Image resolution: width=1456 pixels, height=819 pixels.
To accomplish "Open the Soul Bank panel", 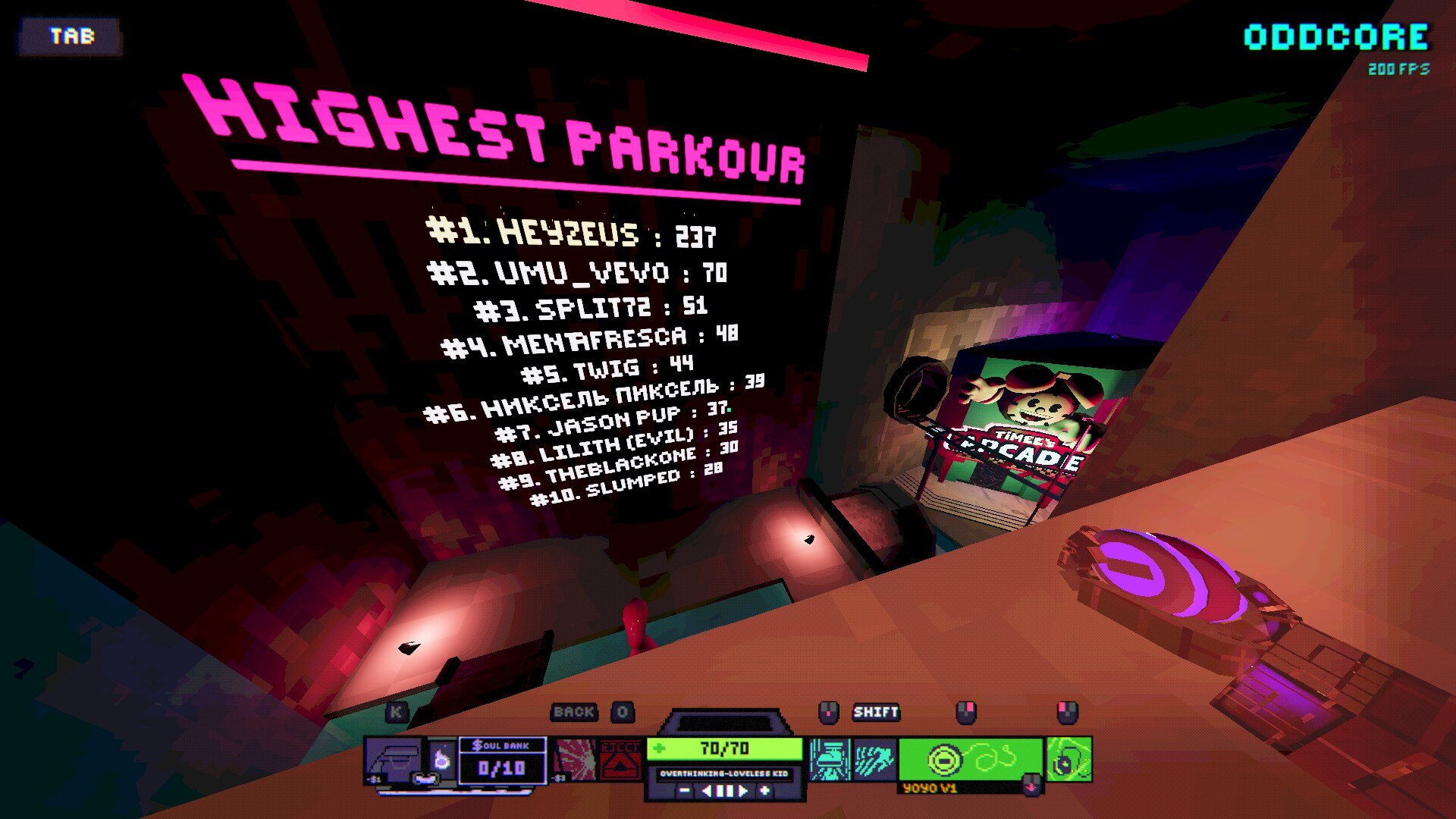I will (x=501, y=761).
